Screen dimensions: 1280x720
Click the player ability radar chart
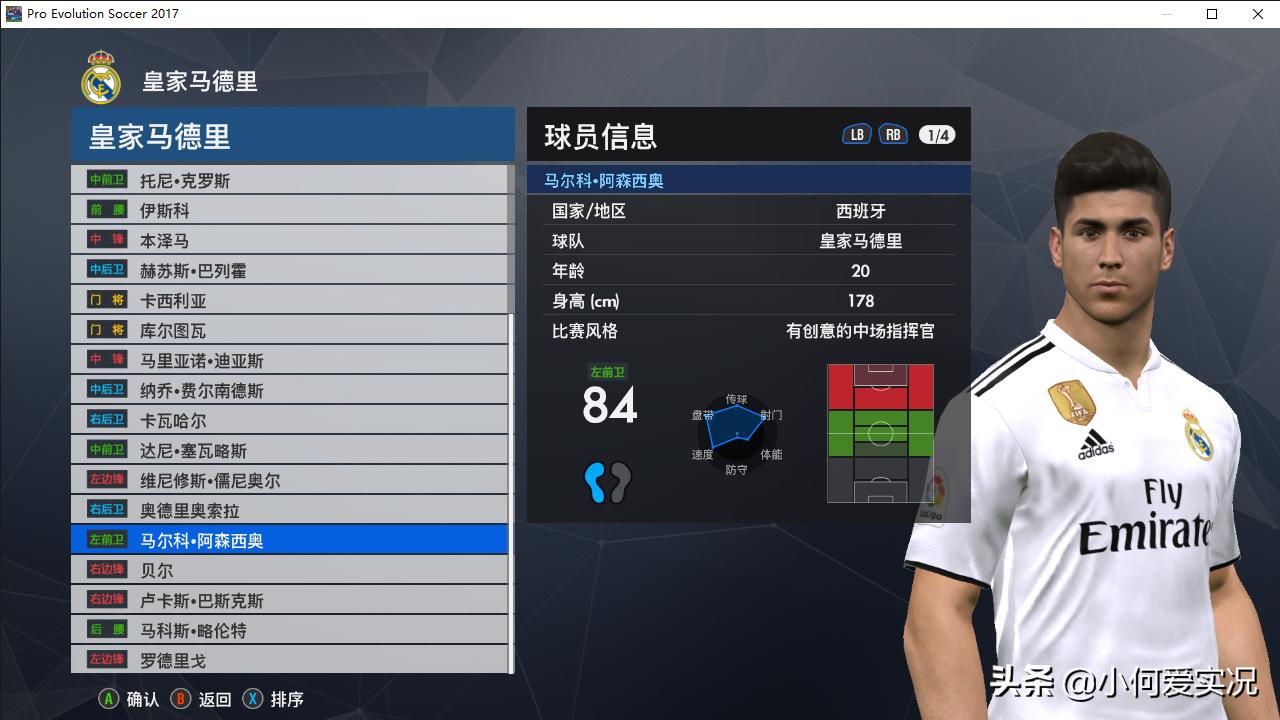click(x=737, y=432)
